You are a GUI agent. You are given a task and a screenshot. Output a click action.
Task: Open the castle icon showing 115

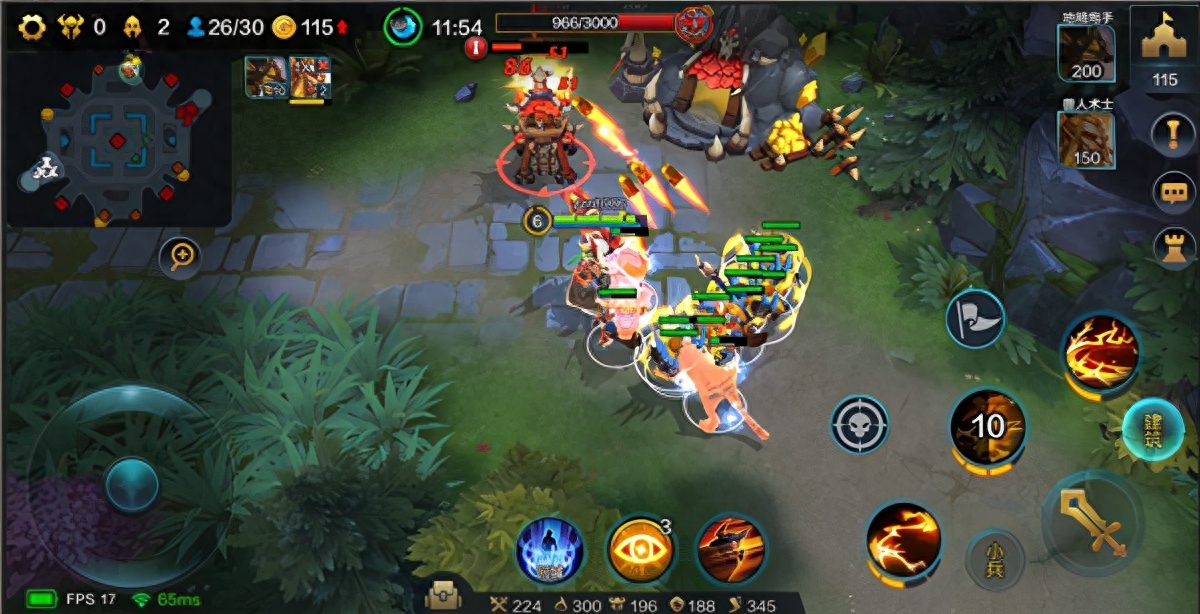click(x=1164, y=50)
